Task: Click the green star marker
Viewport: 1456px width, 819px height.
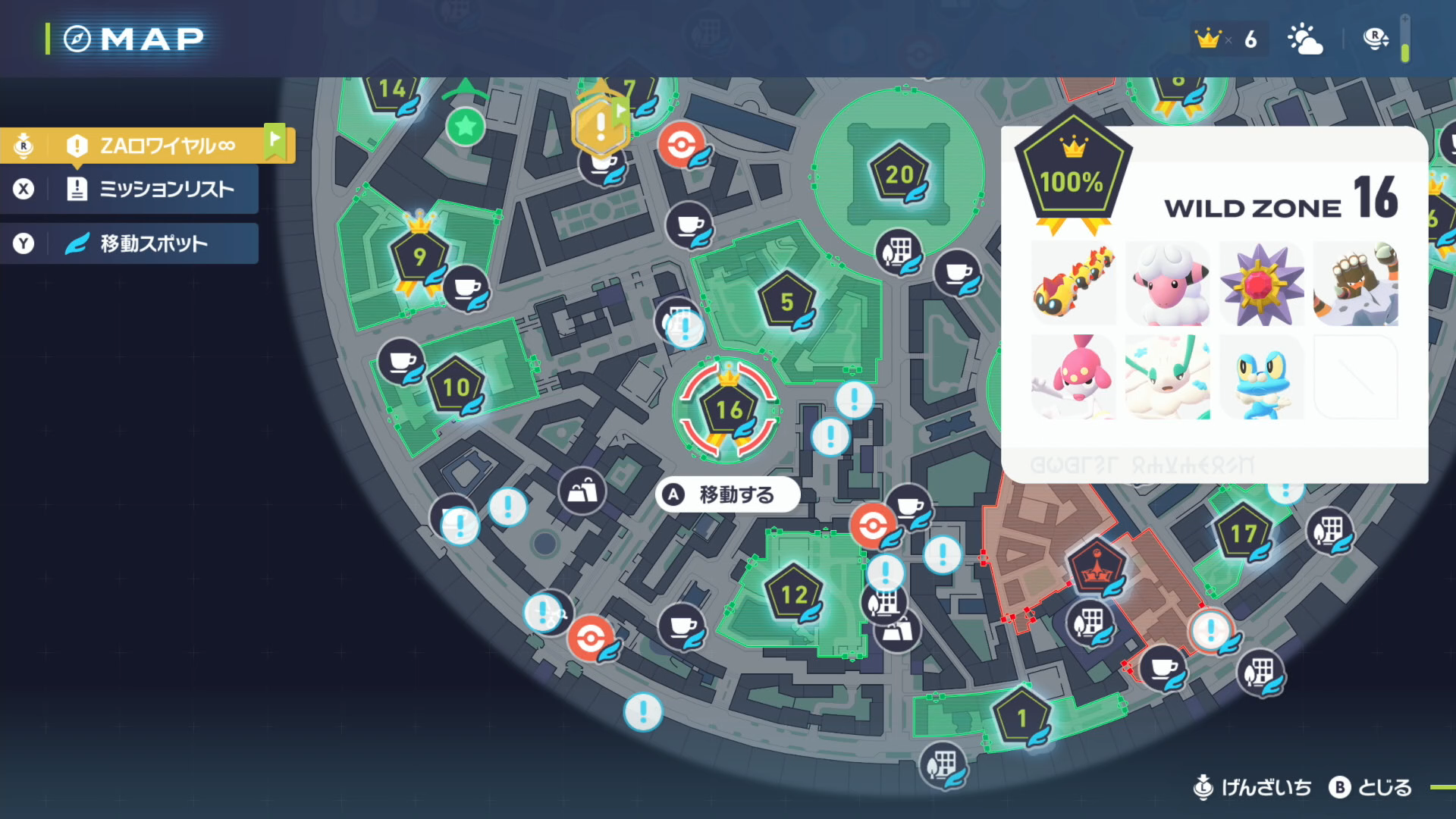Action: click(x=466, y=126)
